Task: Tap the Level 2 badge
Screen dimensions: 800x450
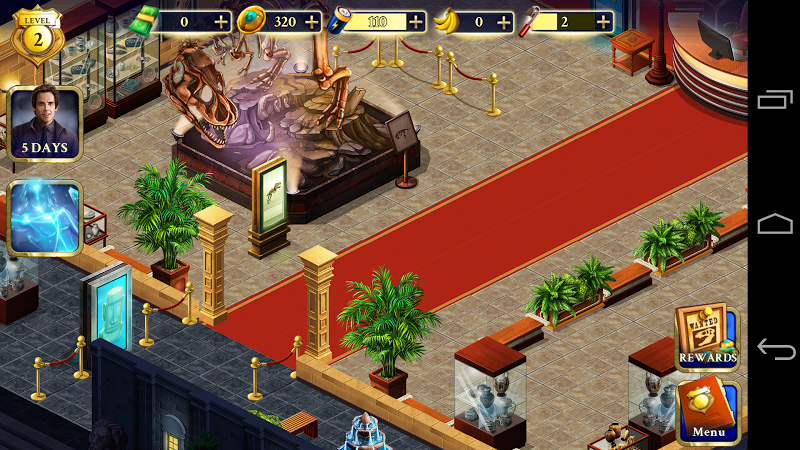Action: click(36, 36)
